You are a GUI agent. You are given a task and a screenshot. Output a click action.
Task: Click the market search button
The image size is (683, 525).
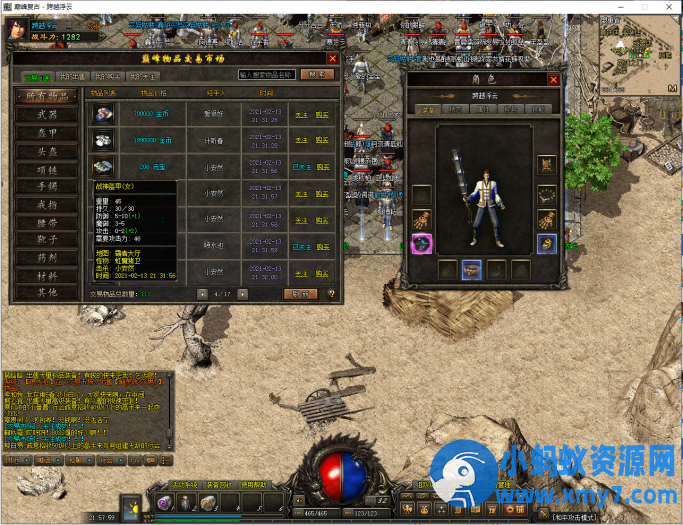tap(317, 75)
